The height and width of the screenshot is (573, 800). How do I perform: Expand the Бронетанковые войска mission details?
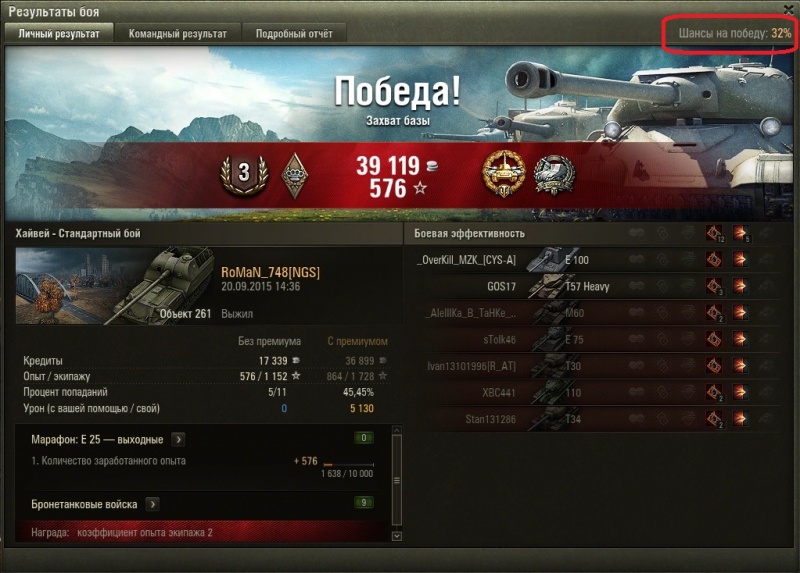point(153,504)
